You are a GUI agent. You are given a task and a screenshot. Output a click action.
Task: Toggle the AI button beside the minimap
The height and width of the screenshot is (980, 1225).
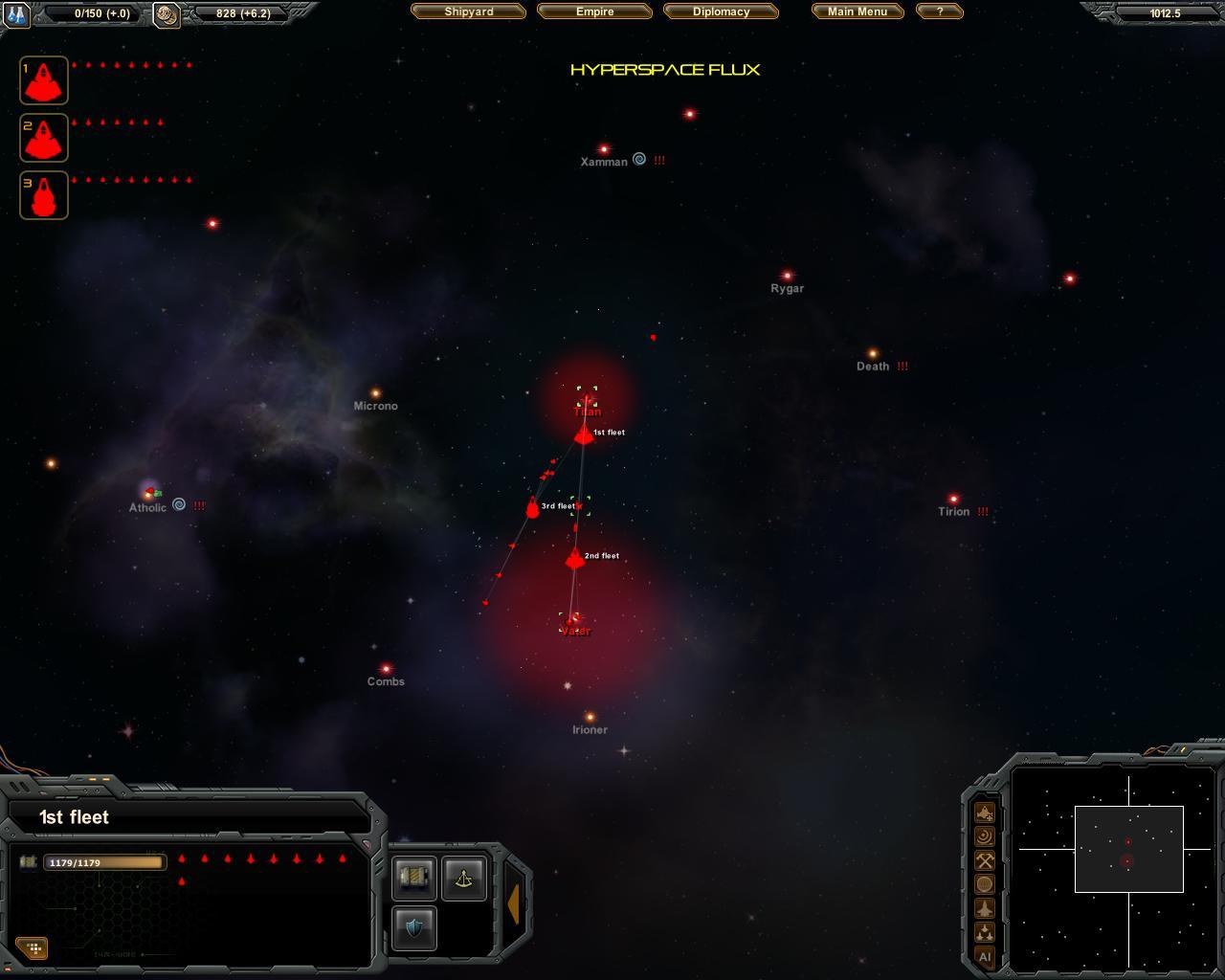click(985, 957)
